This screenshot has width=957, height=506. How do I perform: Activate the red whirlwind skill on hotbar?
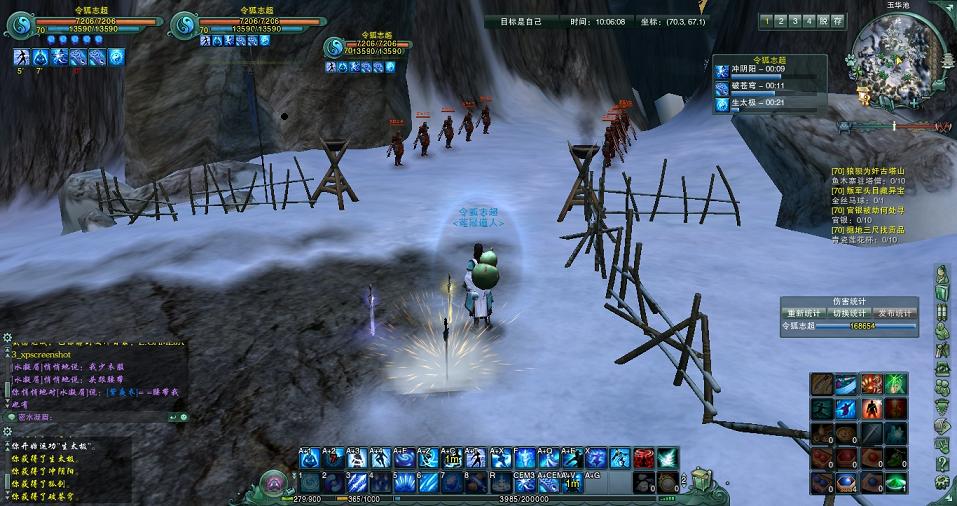click(x=645, y=458)
